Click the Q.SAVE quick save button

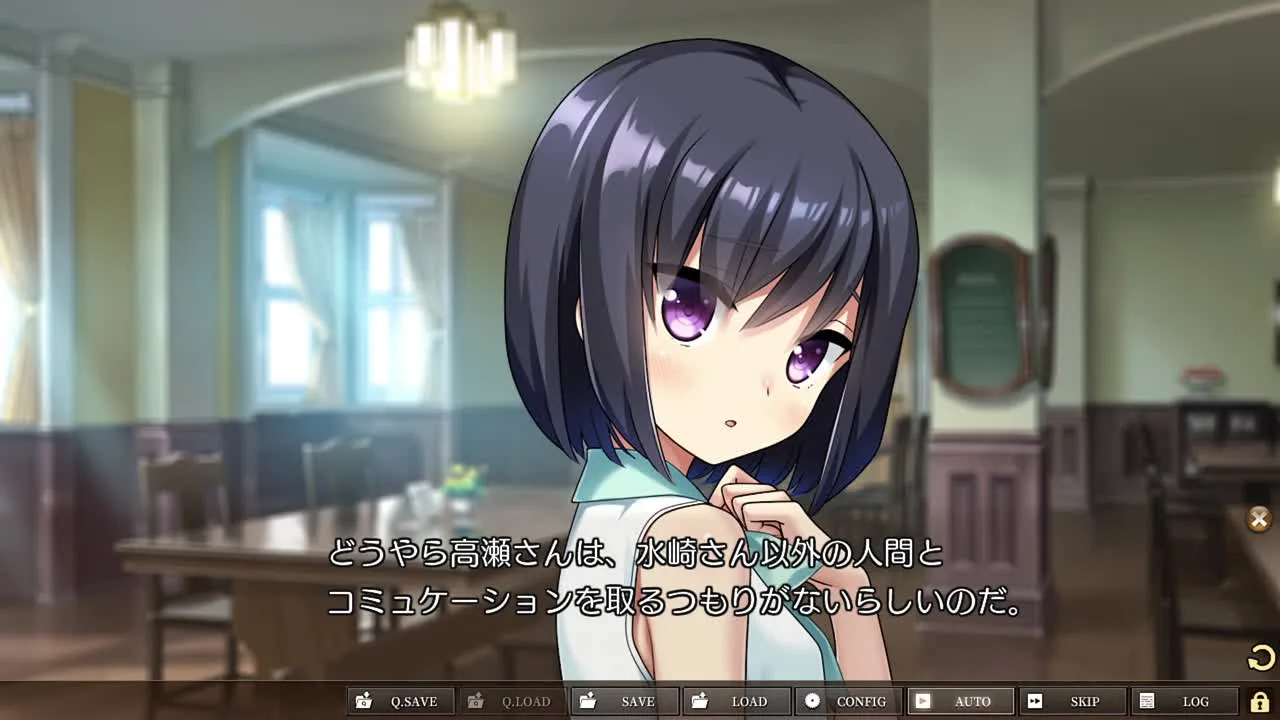[400, 701]
